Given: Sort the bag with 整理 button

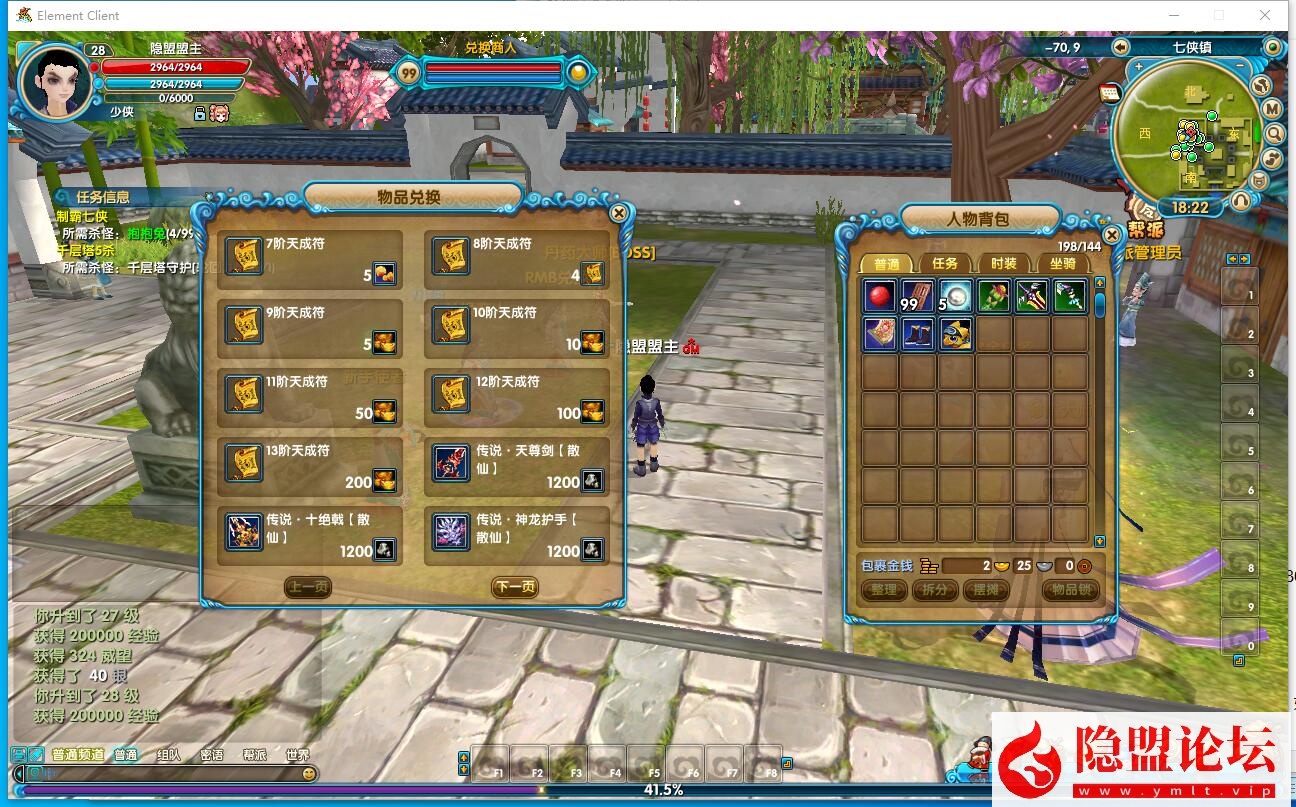Looking at the screenshot, I should coord(883,590).
